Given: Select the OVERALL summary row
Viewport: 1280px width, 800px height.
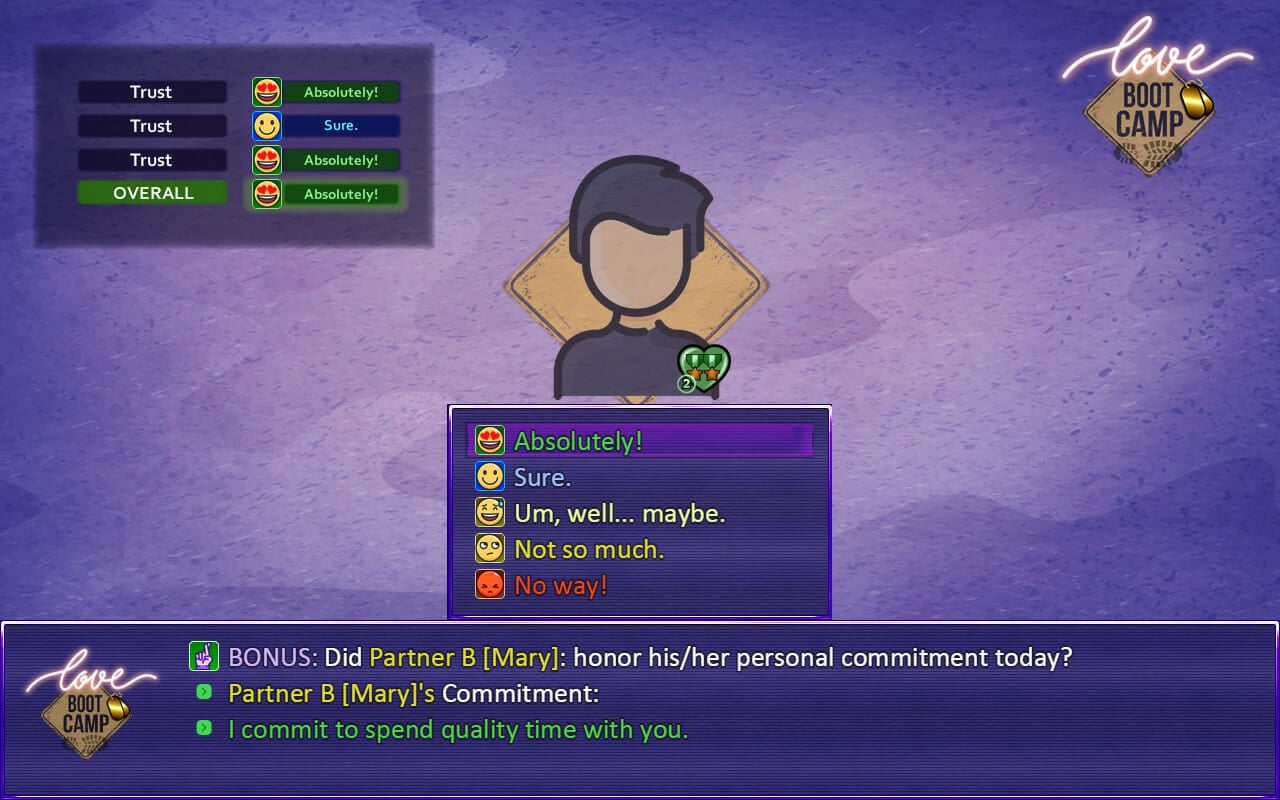Looking at the screenshot, I should pyautogui.click(x=152, y=192).
